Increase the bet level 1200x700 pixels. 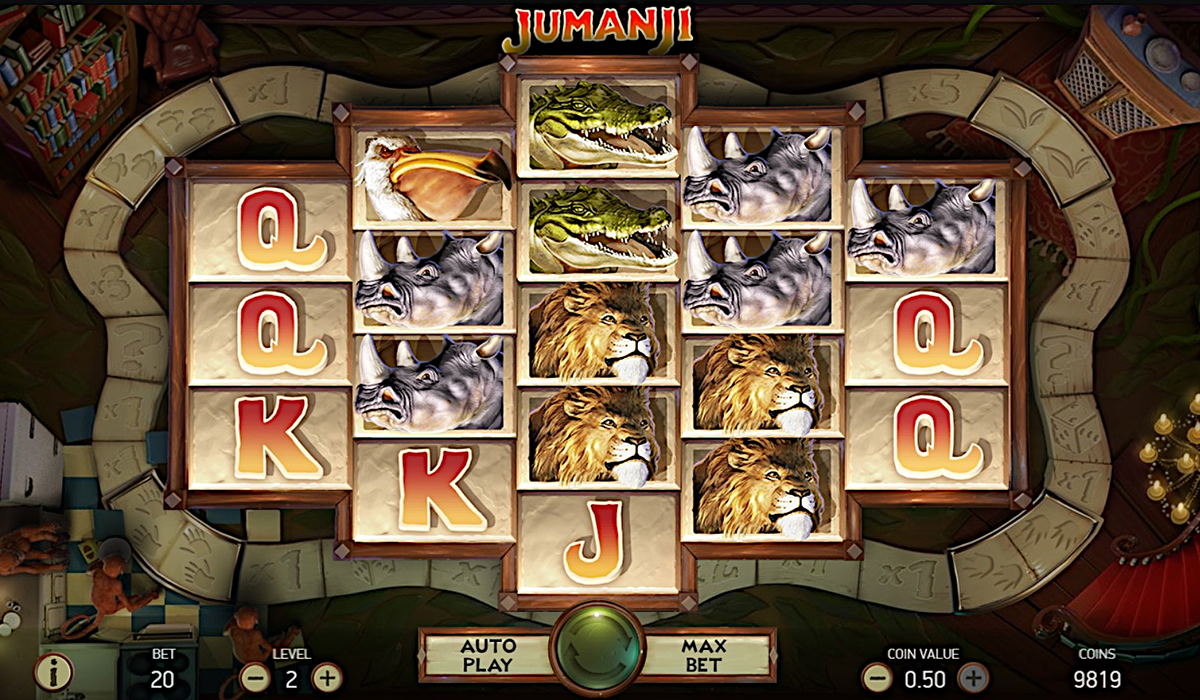click(x=327, y=677)
